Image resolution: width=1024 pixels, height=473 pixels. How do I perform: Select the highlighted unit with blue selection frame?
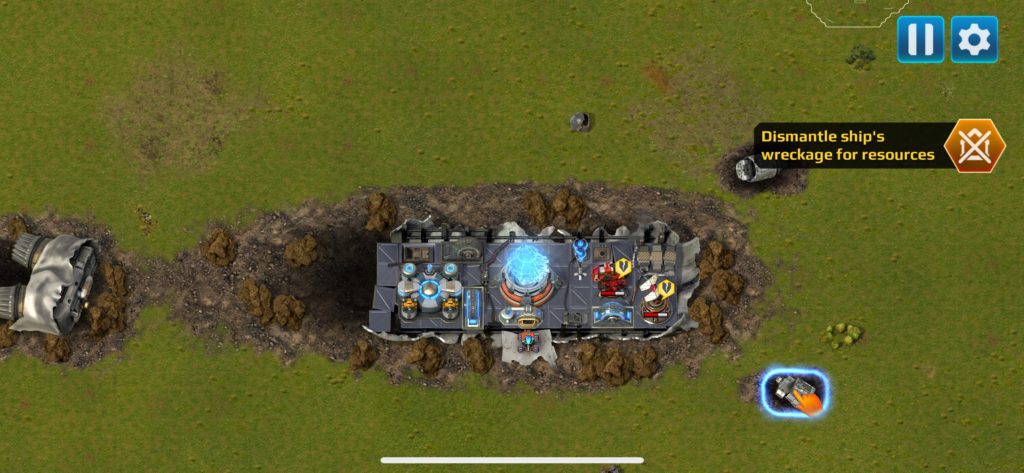(x=794, y=393)
